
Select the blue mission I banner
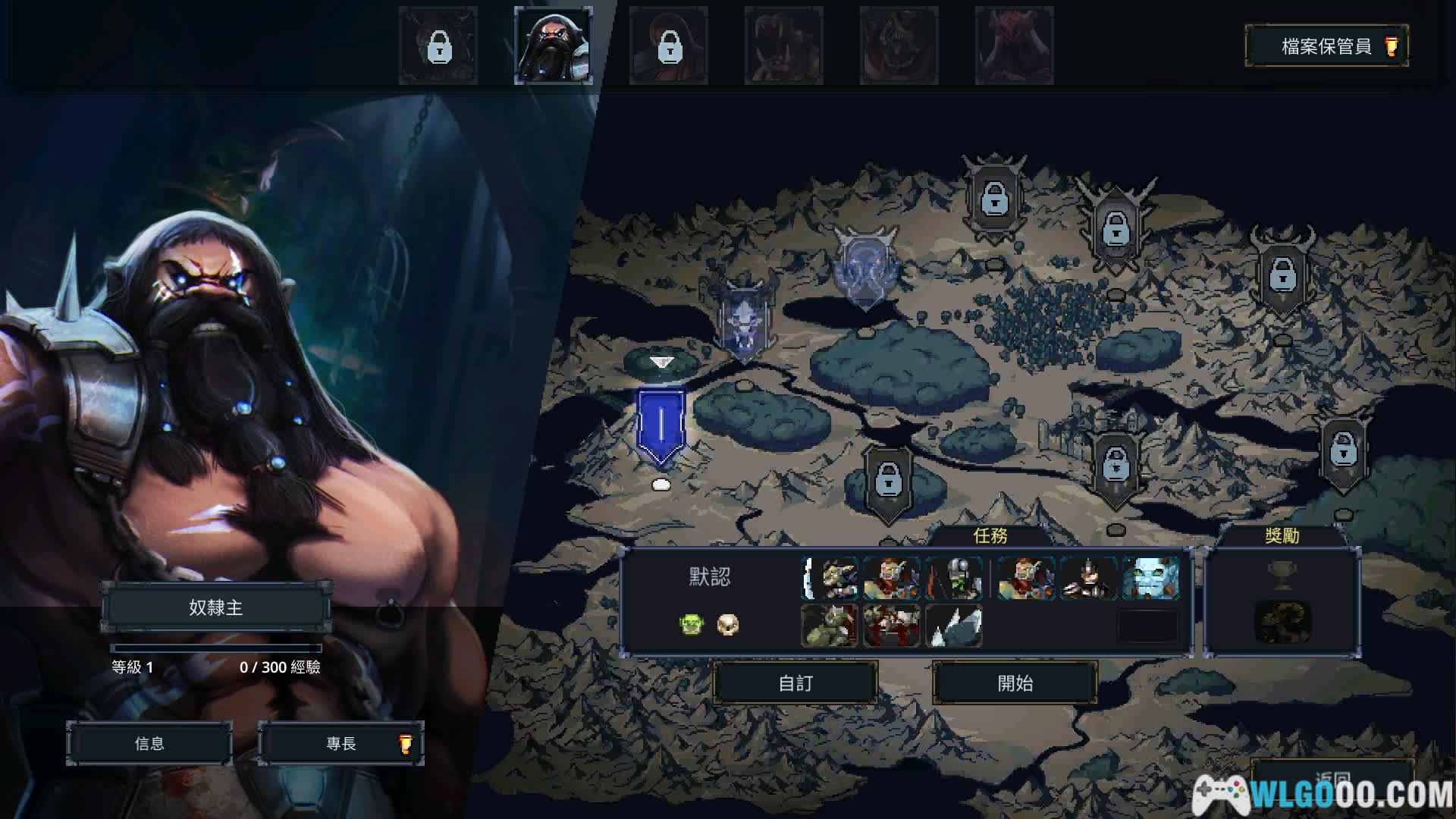coord(661,425)
